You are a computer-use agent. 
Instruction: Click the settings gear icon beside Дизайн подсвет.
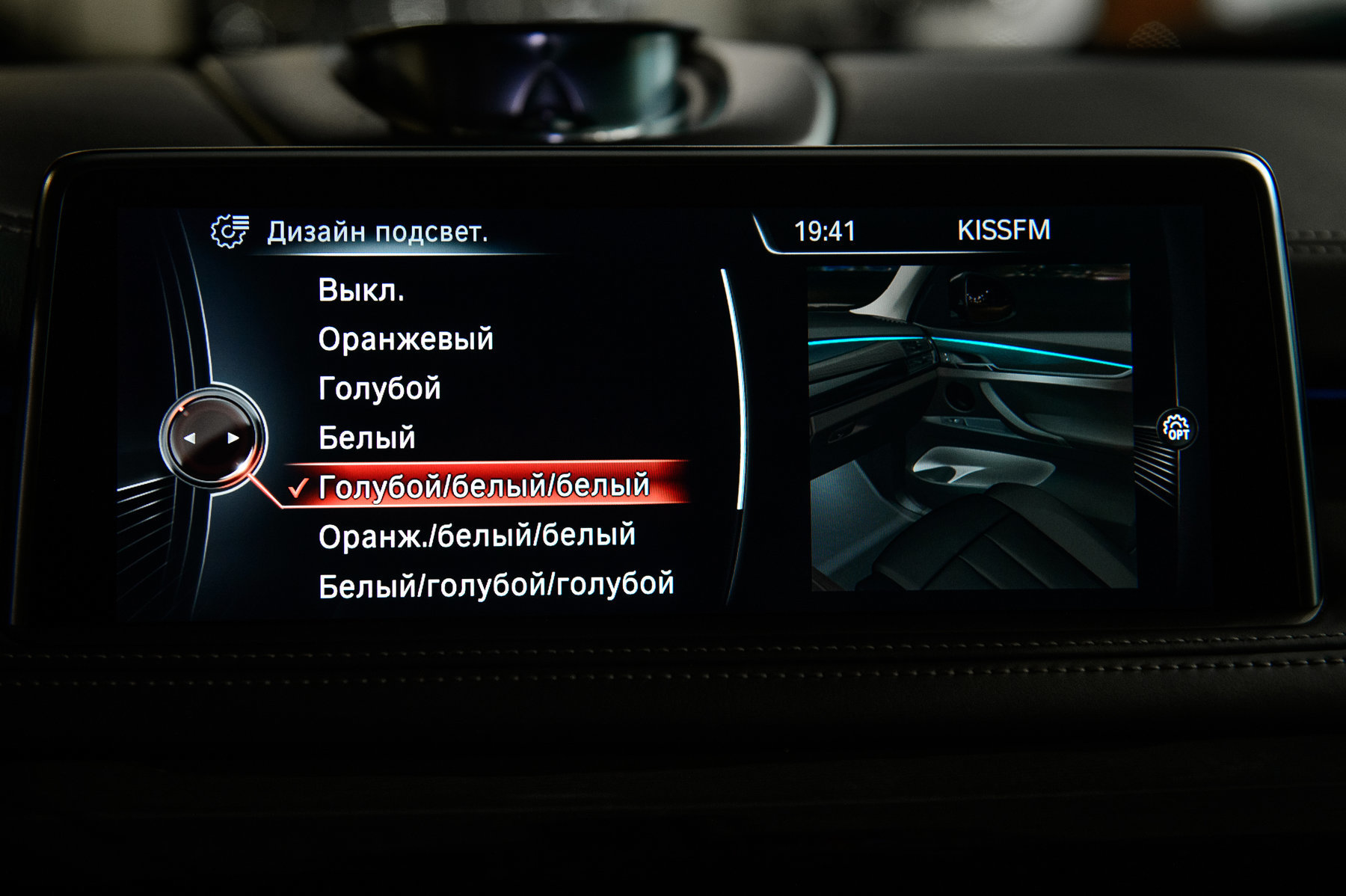[230, 232]
